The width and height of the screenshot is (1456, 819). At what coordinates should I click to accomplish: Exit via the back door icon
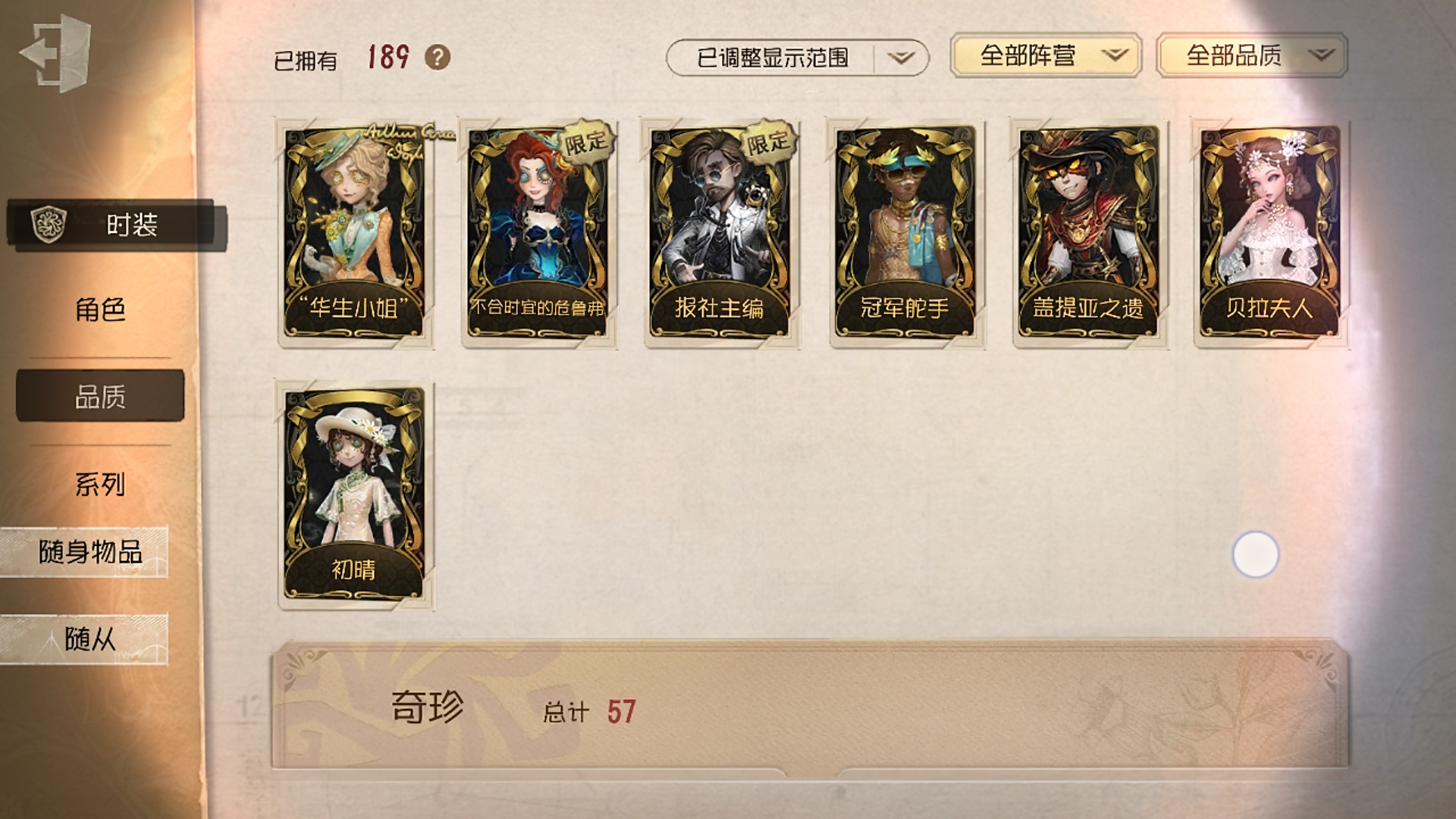[55, 55]
